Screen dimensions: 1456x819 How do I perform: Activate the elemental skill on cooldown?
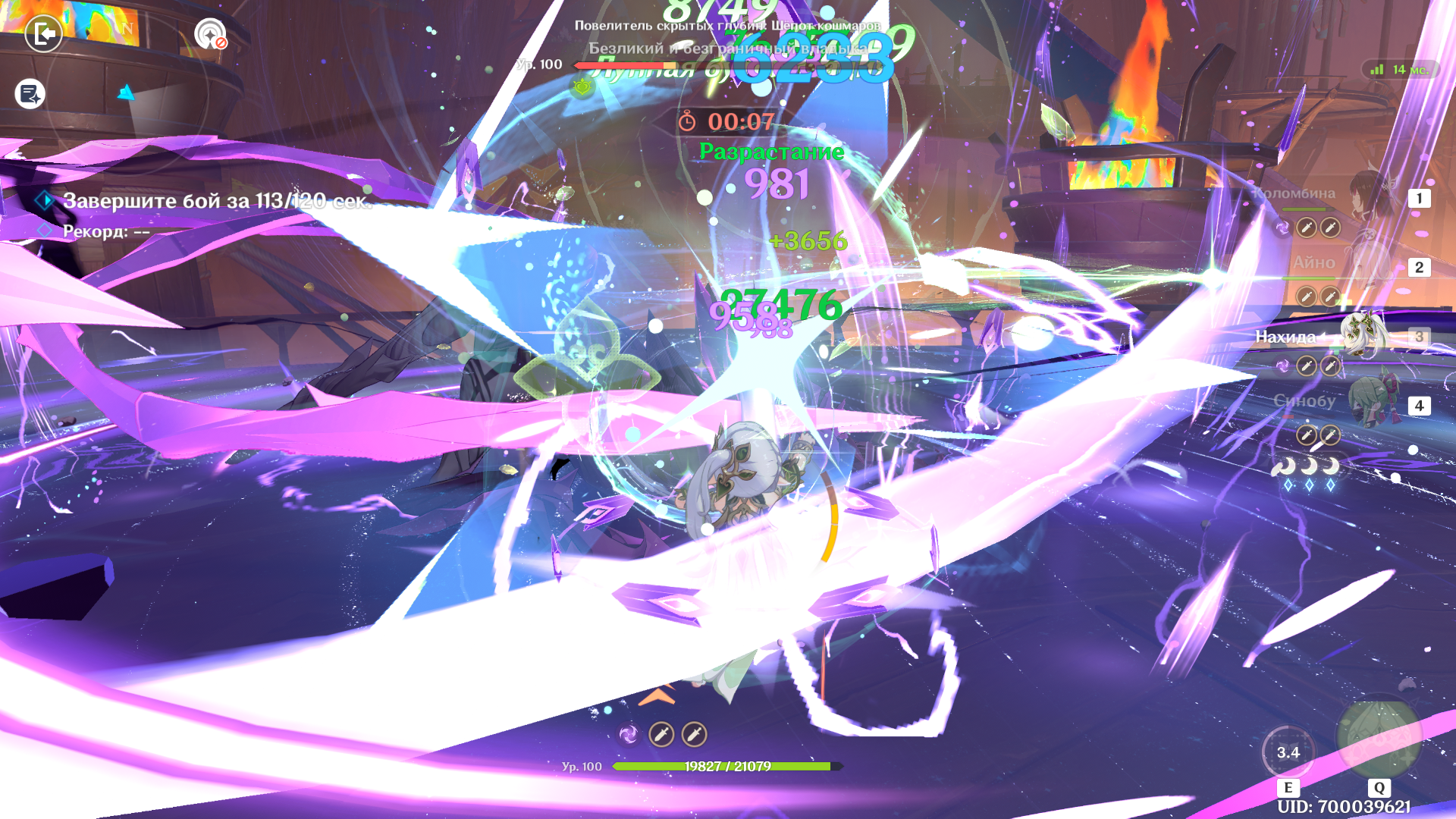1288,752
